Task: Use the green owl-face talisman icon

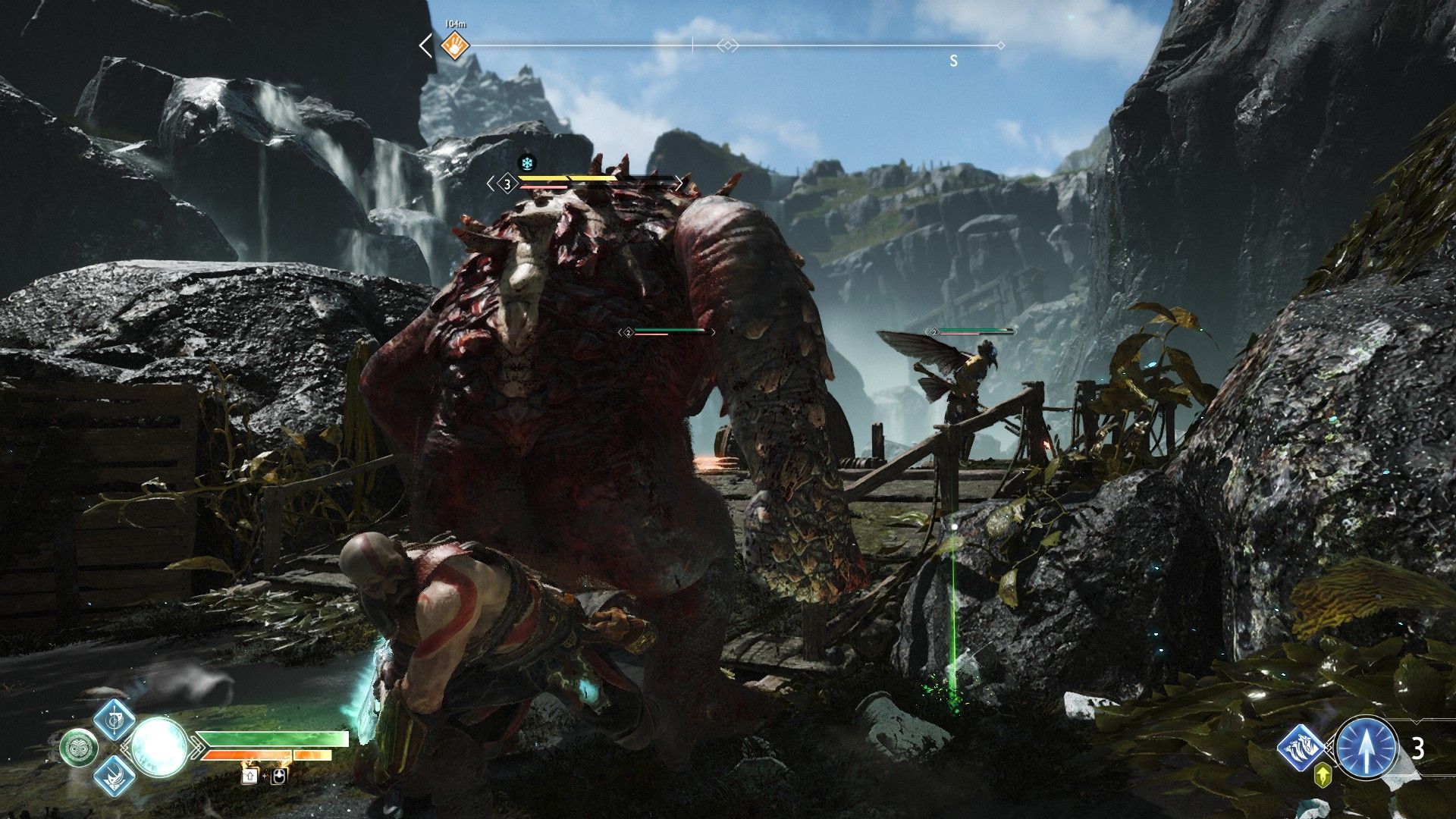Action: (x=79, y=748)
